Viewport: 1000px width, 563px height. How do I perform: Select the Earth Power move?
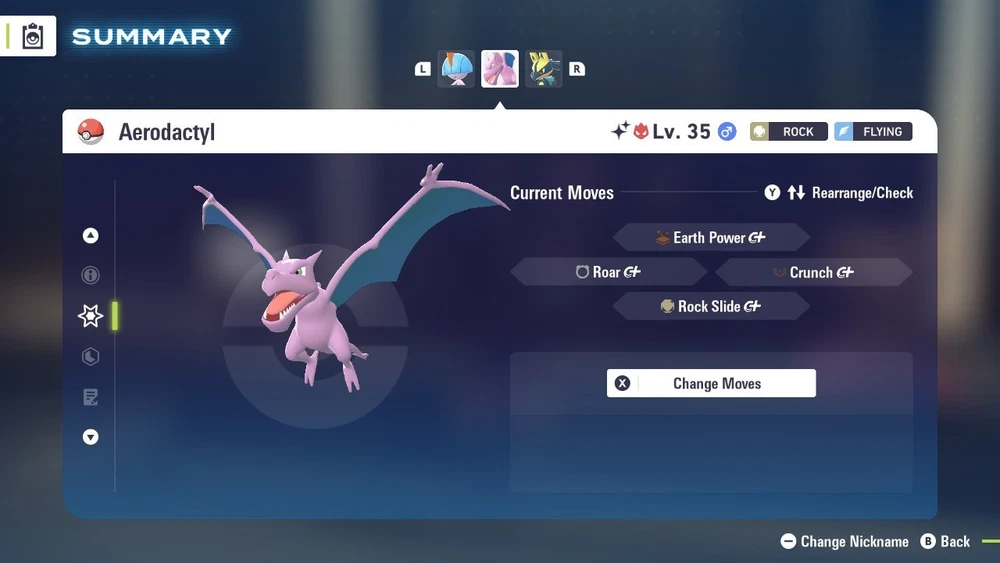click(x=711, y=238)
